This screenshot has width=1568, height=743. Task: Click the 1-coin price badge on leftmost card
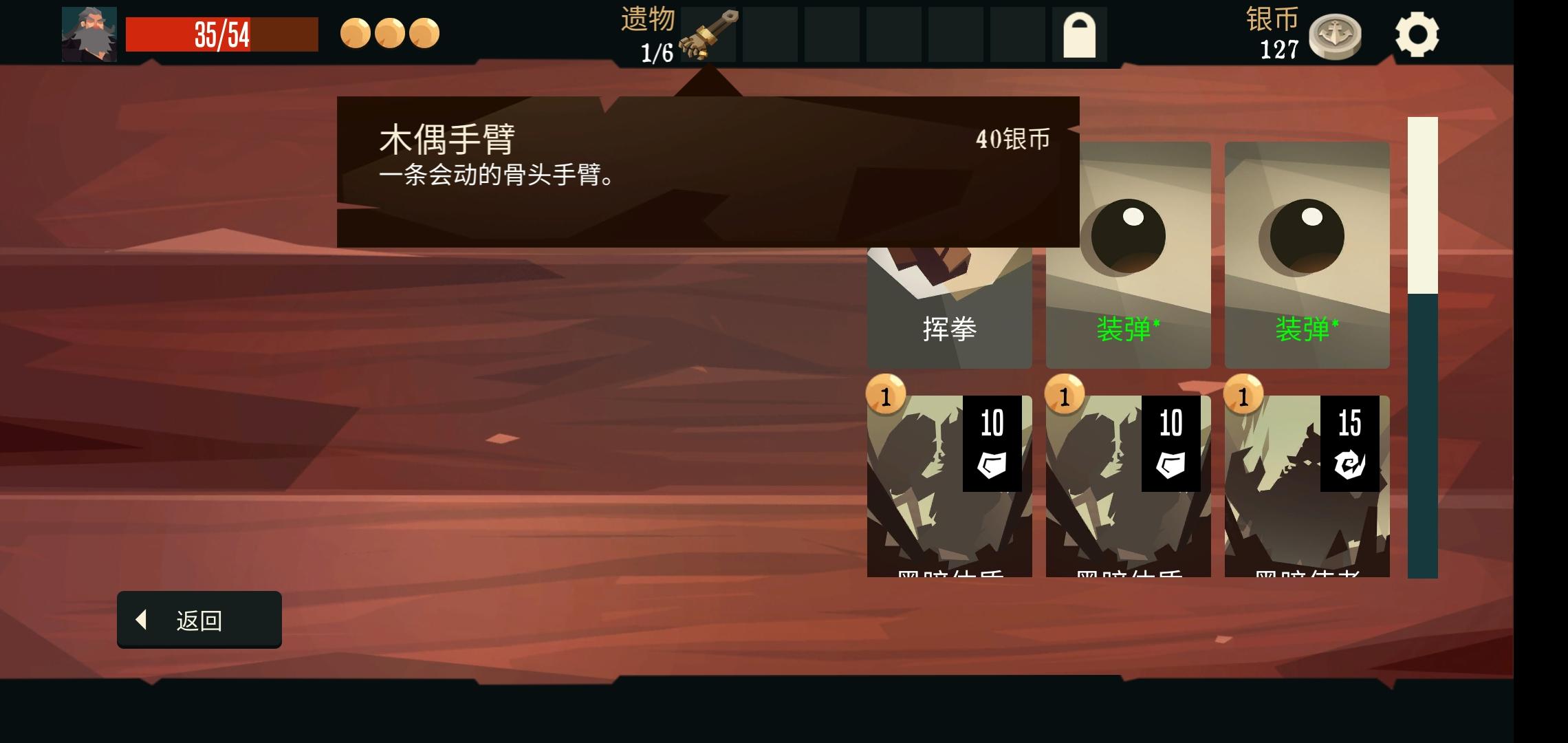pyautogui.click(x=886, y=394)
